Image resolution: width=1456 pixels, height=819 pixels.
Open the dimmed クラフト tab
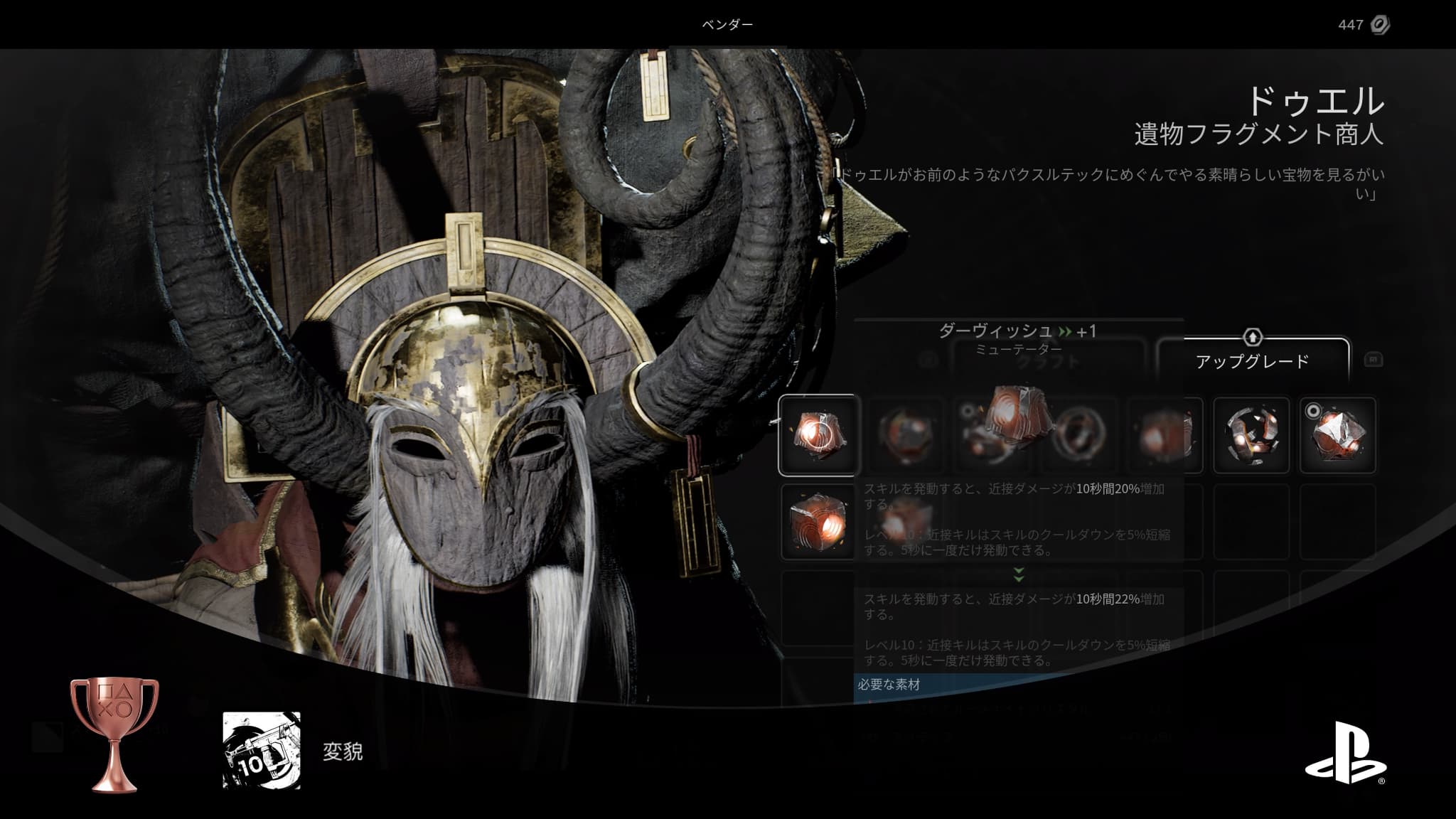coord(1048,362)
